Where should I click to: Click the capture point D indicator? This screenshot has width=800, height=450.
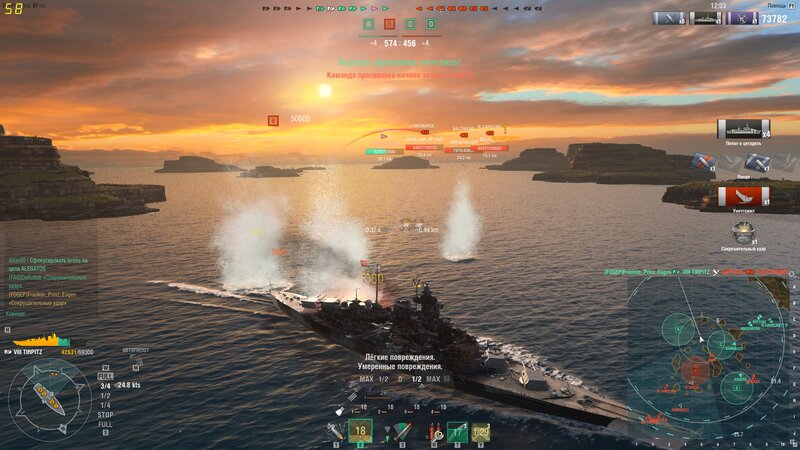click(x=431, y=24)
